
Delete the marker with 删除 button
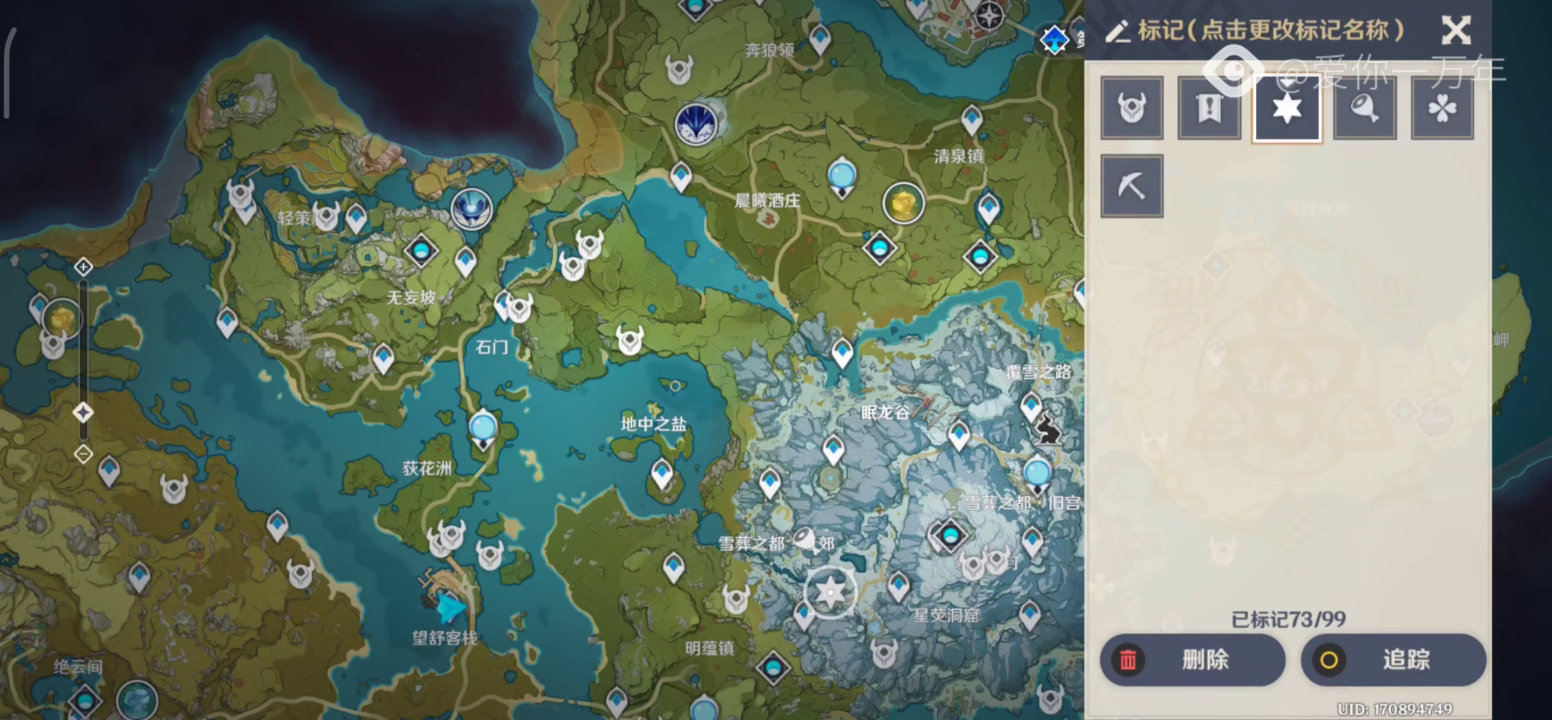click(x=1192, y=660)
